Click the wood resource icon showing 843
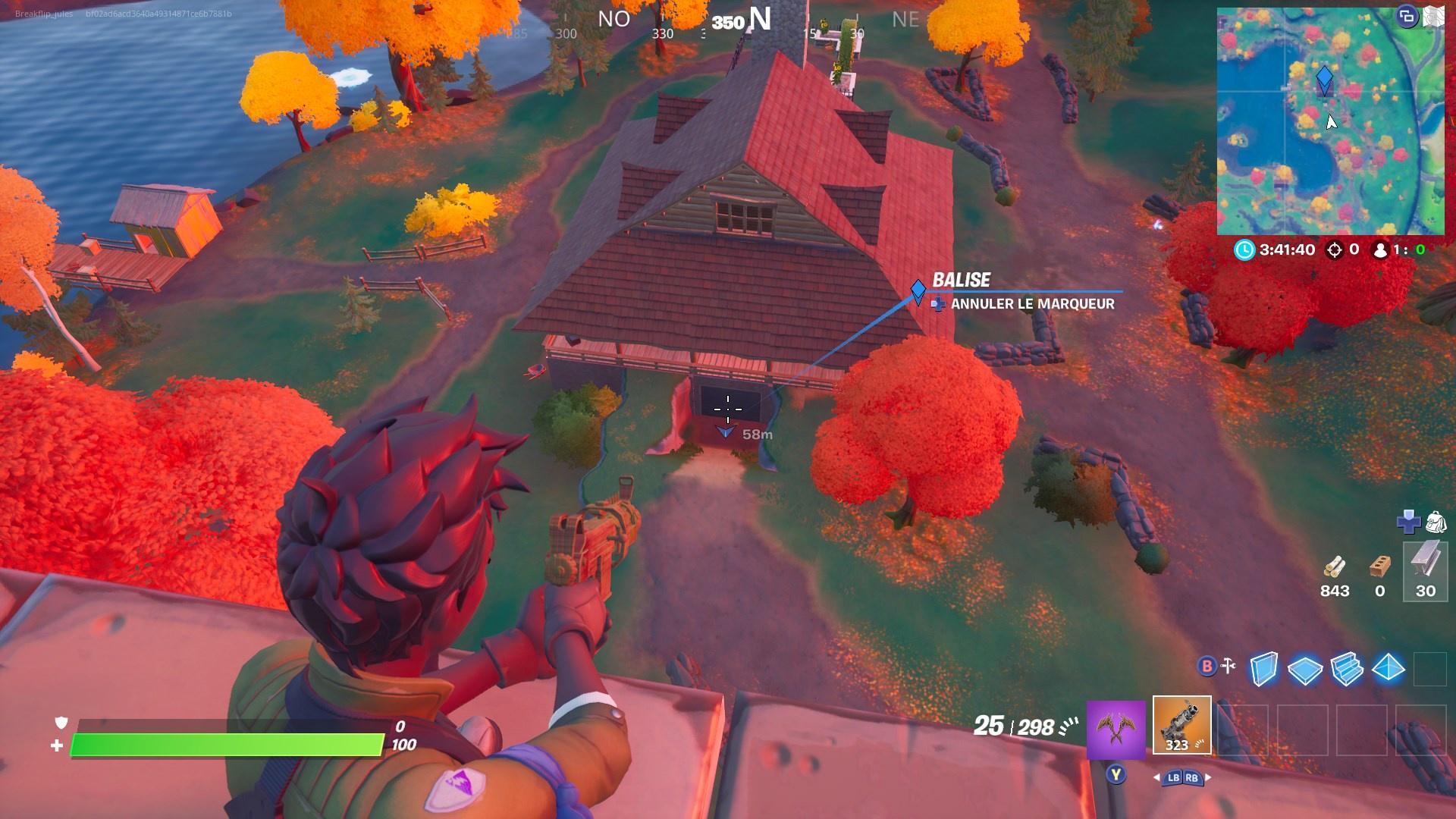1456x819 pixels. [1335, 565]
